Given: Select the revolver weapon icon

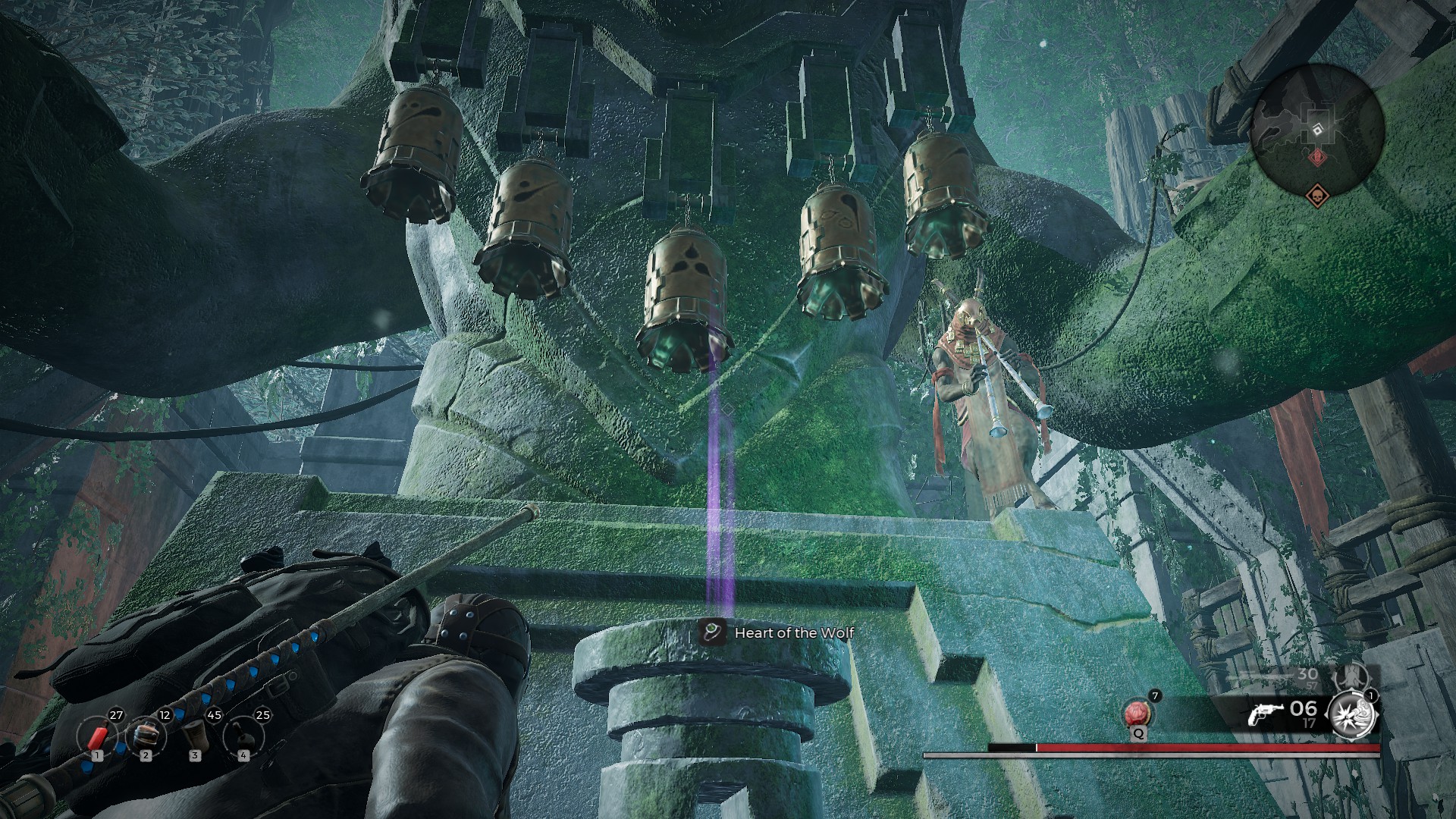Looking at the screenshot, I should pyautogui.click(x=1266, y=714).
